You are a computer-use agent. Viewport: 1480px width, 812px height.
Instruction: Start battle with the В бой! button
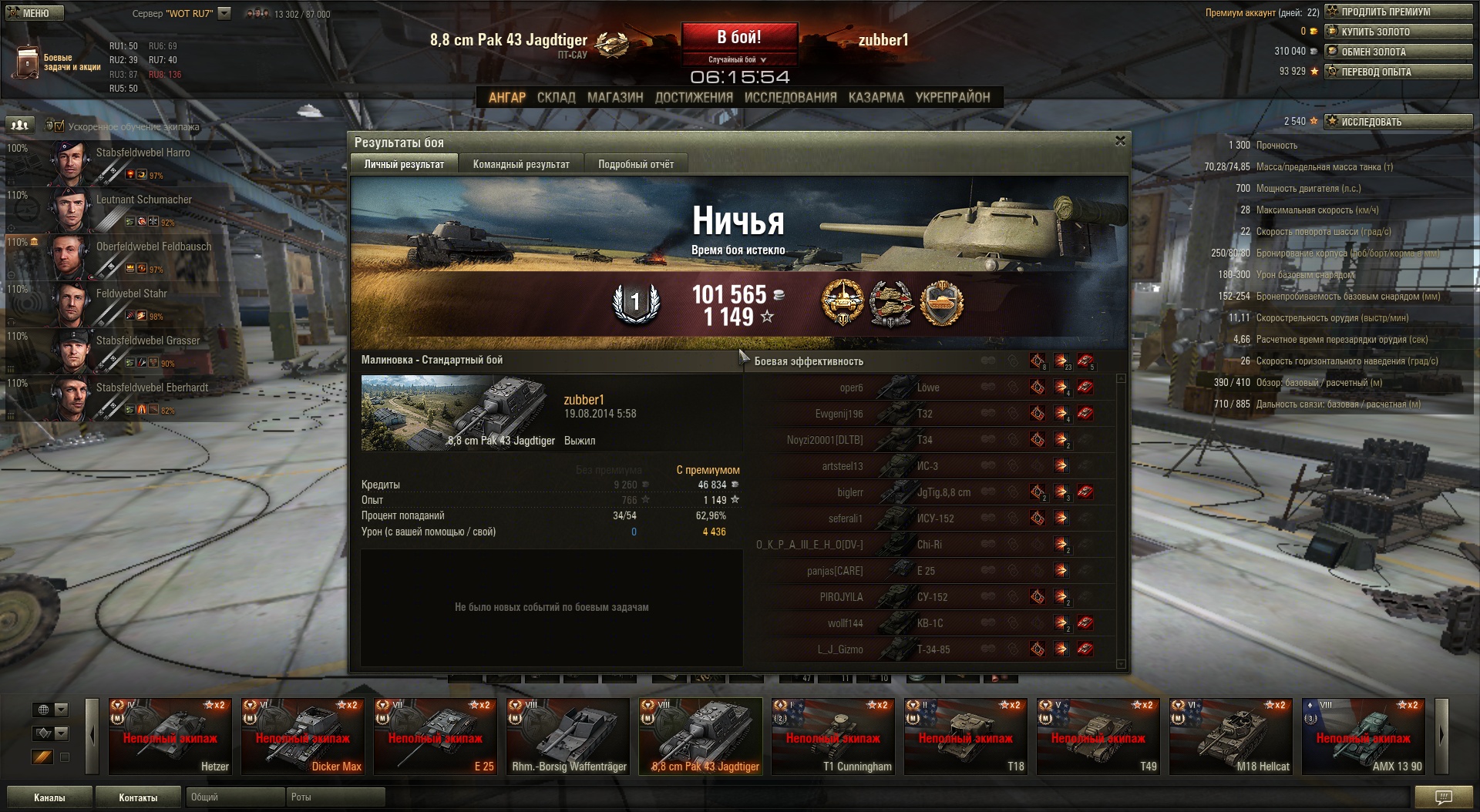[738, 37]
